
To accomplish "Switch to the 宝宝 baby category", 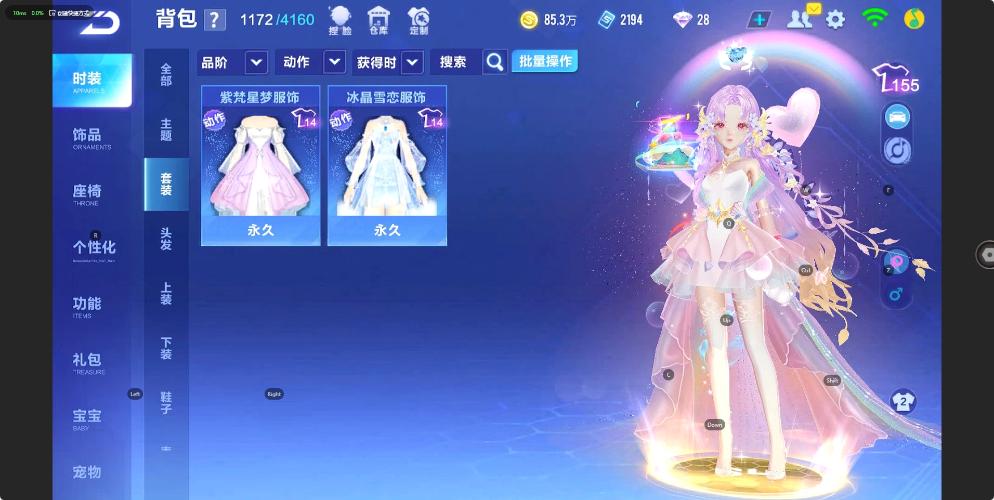I will coord(88,417).
